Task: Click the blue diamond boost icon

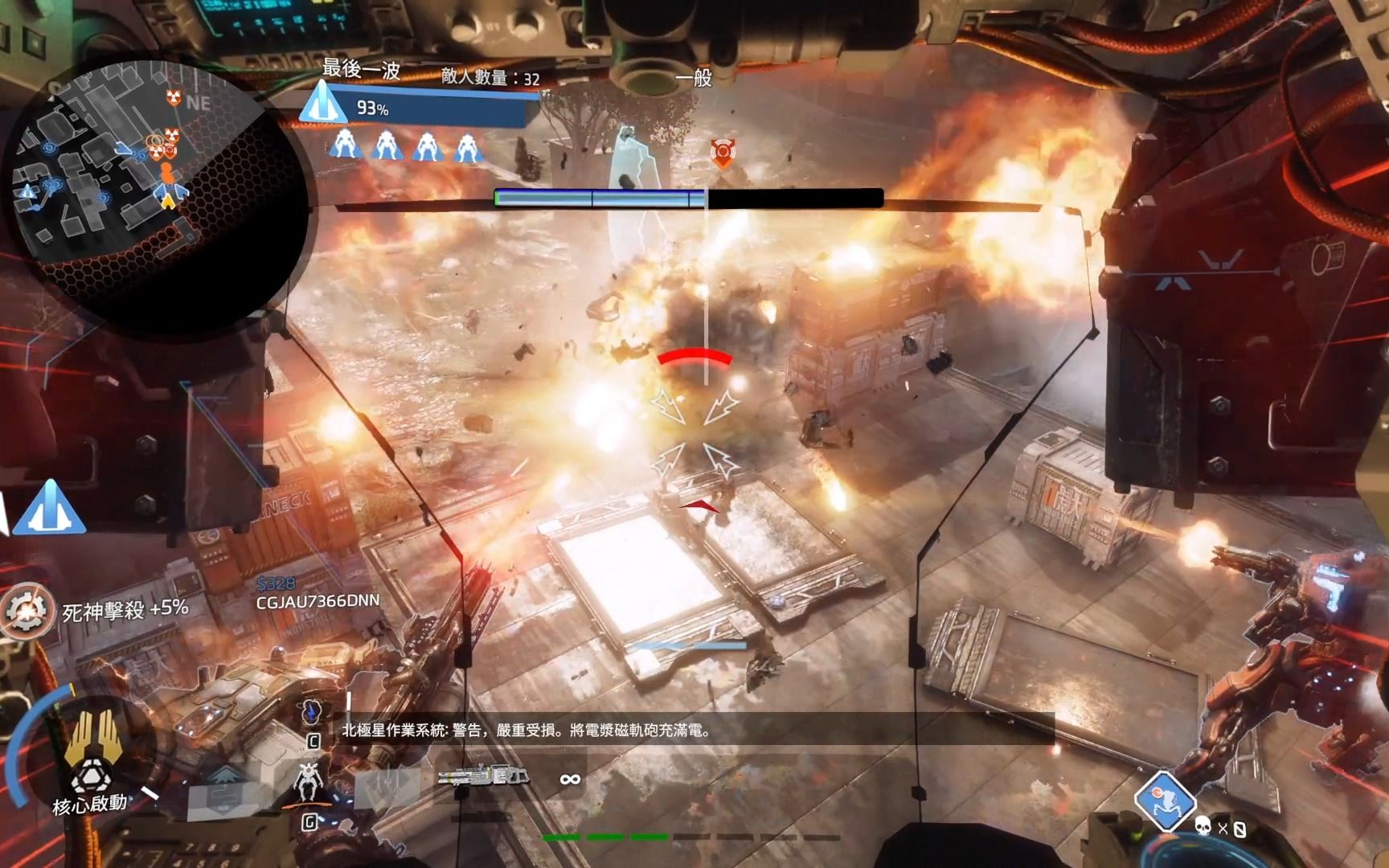Action: [x=1163, y=800]
